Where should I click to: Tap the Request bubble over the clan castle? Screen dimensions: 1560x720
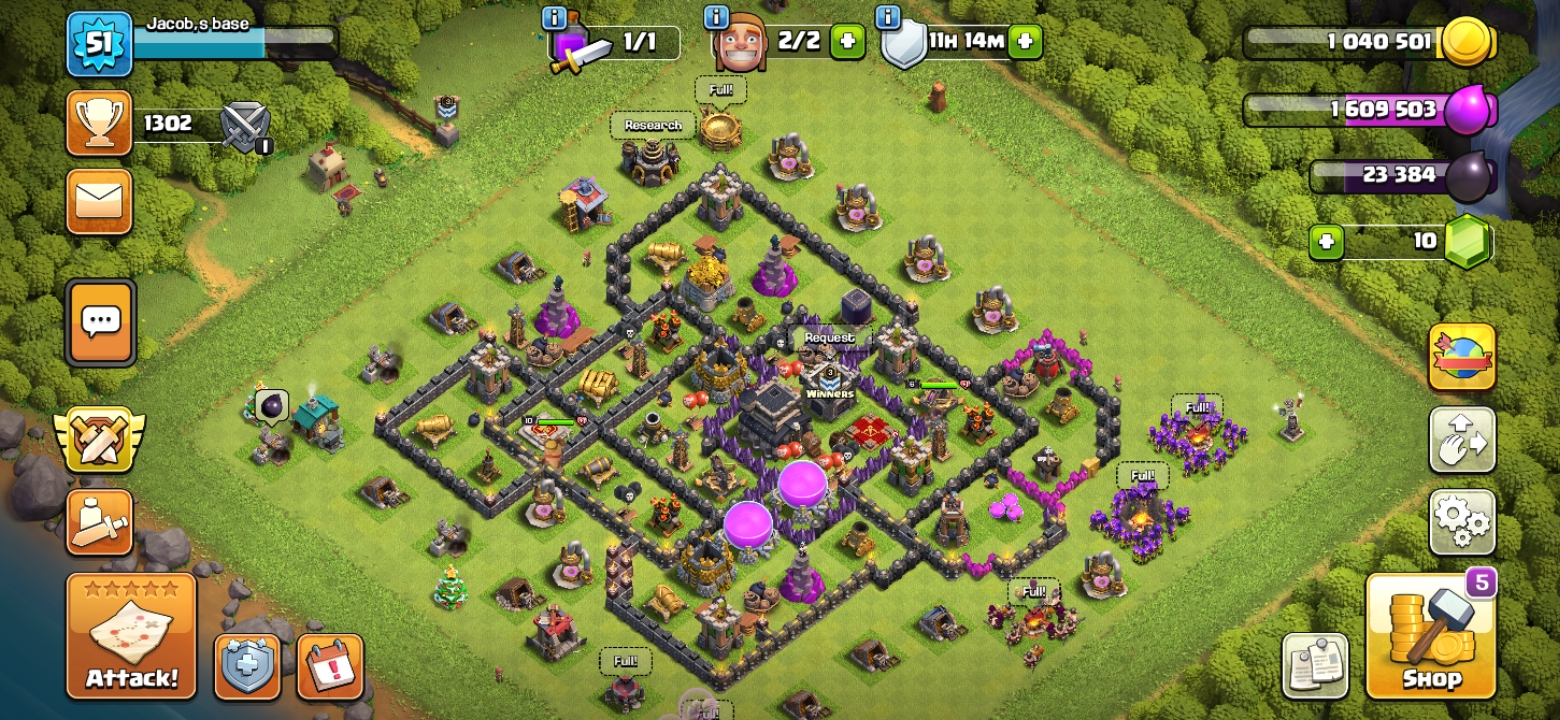click(x=829, y=338)
